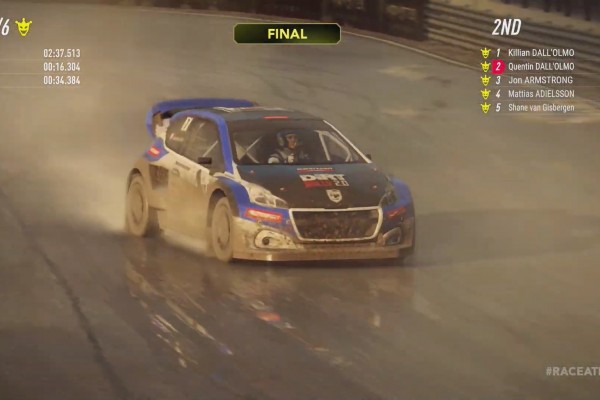This screenshot has width=600, height=400.
Task: Pick Mattias ADIELSSON from the leaderboard
Action: (x=540, y=94)
